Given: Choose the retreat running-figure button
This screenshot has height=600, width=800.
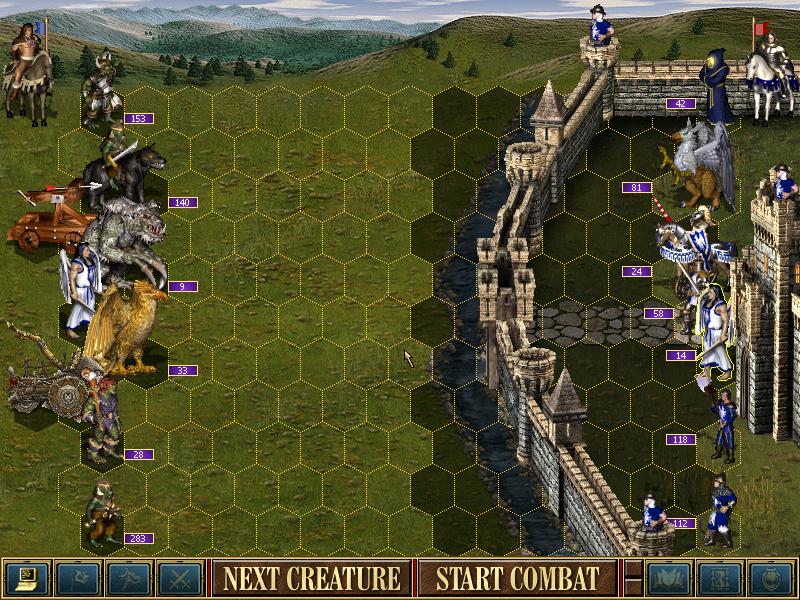Looking at the screenshot, I should click(x=128, y=578).
